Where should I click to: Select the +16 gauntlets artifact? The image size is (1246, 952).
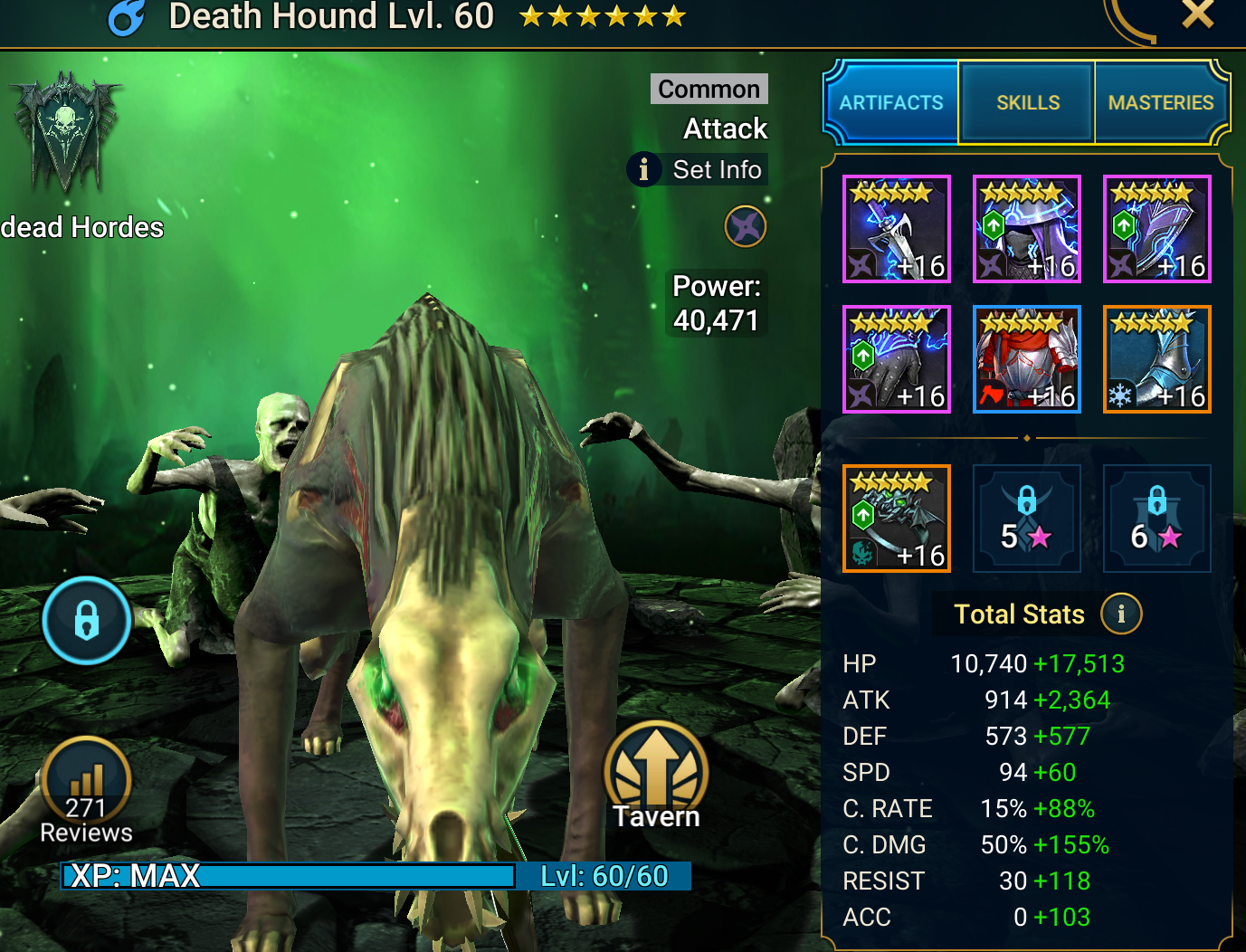(x=896, y=358)
